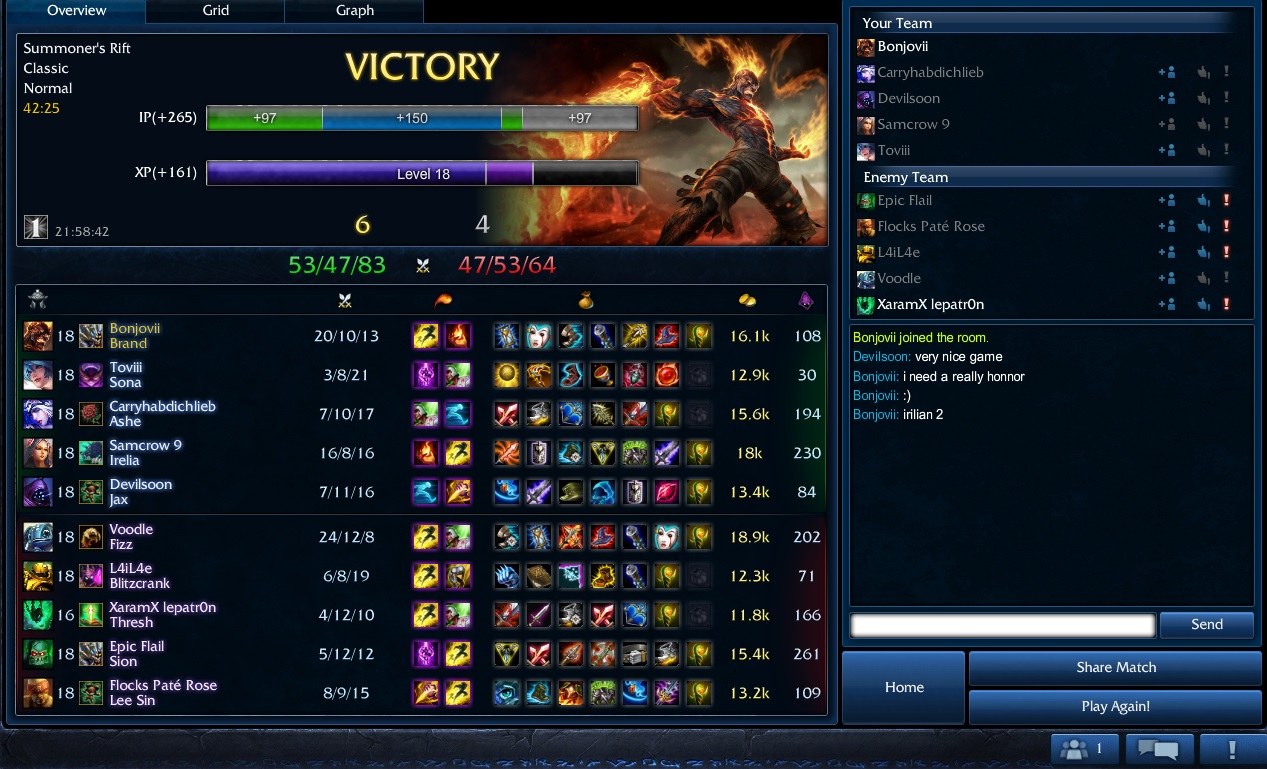Click the Home button
1267x769 pixels.
point(904,687)
